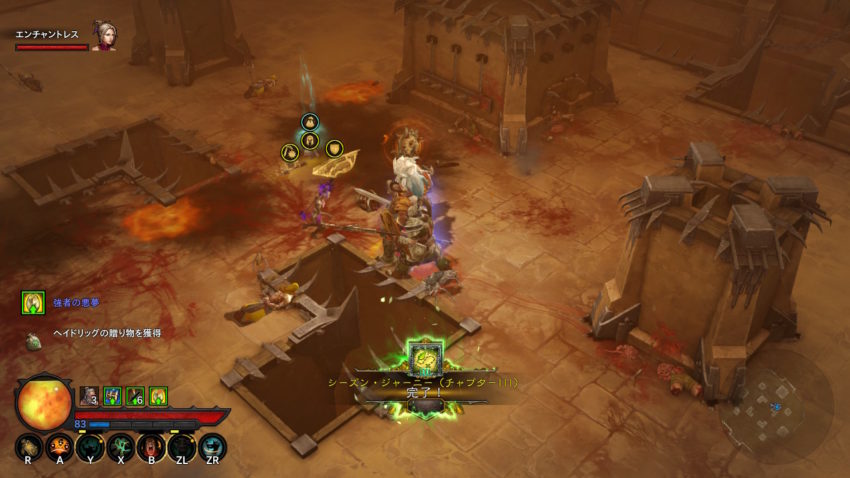
Task: Use the dark skill labeled ZL
Action: tap(182, 447)
